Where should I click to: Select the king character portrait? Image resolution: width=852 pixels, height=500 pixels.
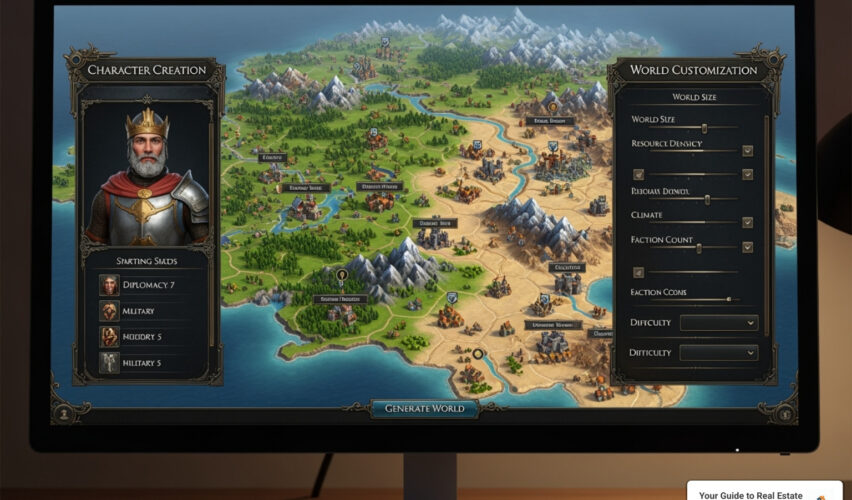148,176
